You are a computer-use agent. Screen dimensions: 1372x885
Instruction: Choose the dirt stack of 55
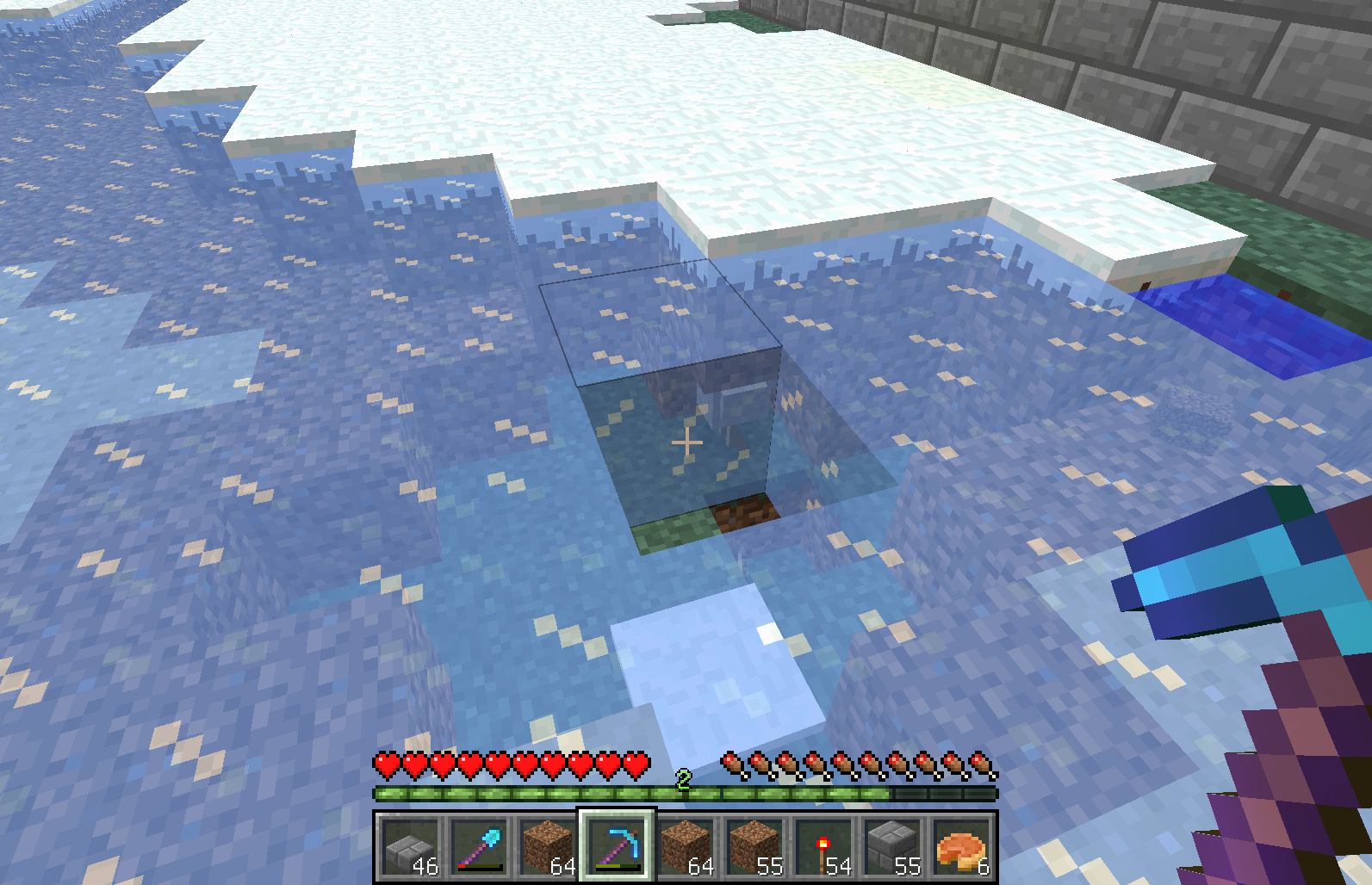coord(754,846)
